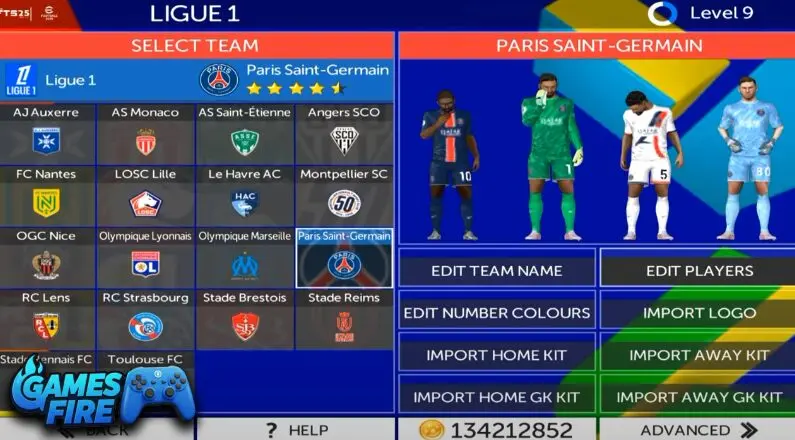This screenshot has width=795, height=440.
Task: Select RC Strasbourg team
Action: coord(146,319)
